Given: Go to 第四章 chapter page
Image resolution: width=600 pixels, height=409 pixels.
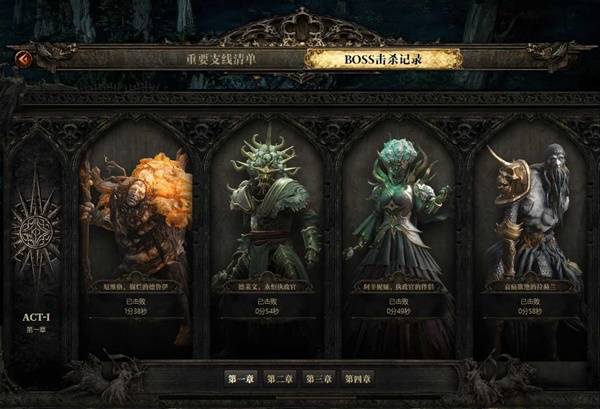Looking at the screenshot, I should coord(358,378).
